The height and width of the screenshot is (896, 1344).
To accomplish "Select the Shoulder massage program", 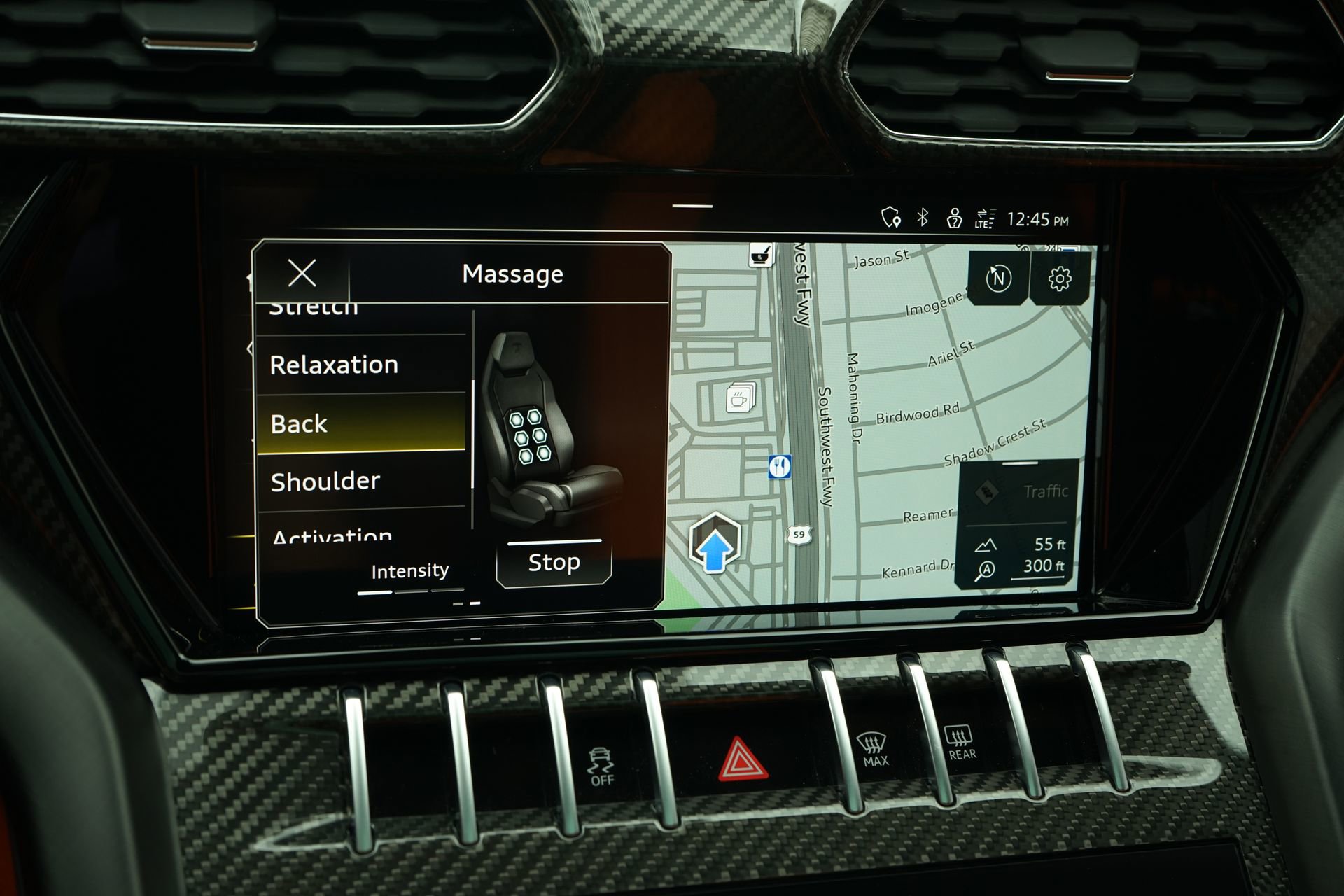I will point(324,481).
